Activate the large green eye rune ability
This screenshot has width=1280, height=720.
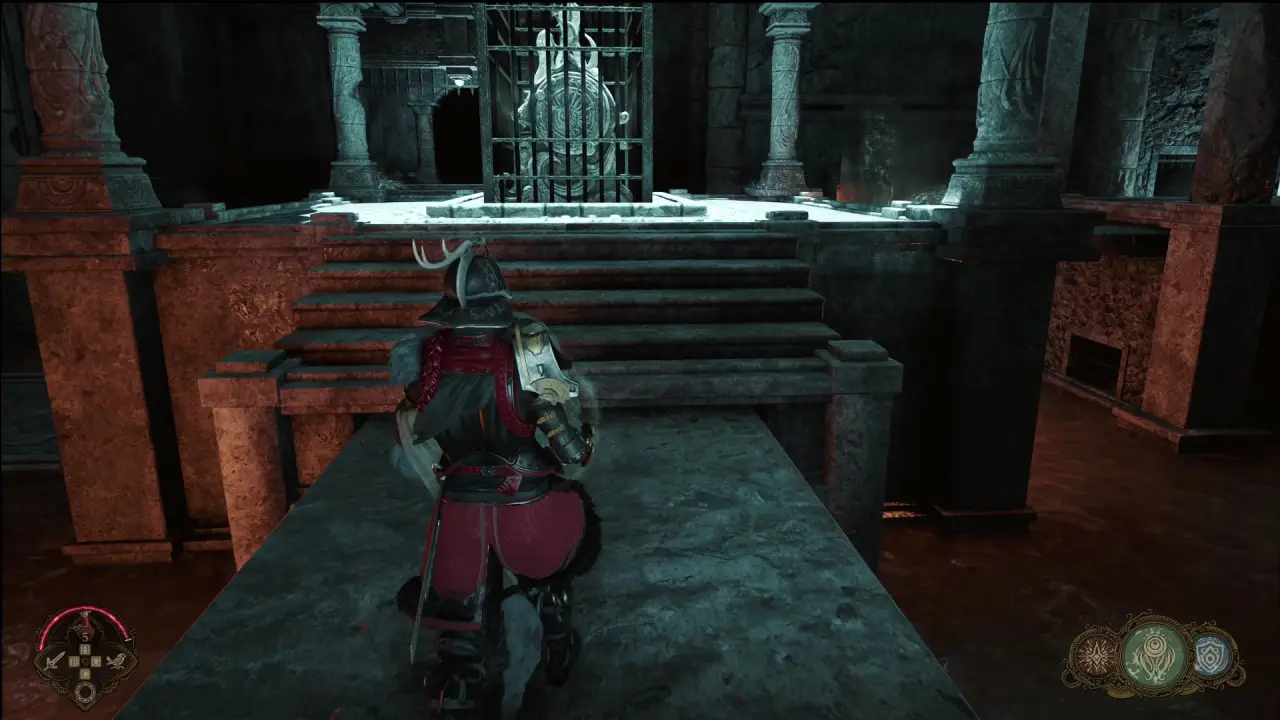[x=1154, y=657]
